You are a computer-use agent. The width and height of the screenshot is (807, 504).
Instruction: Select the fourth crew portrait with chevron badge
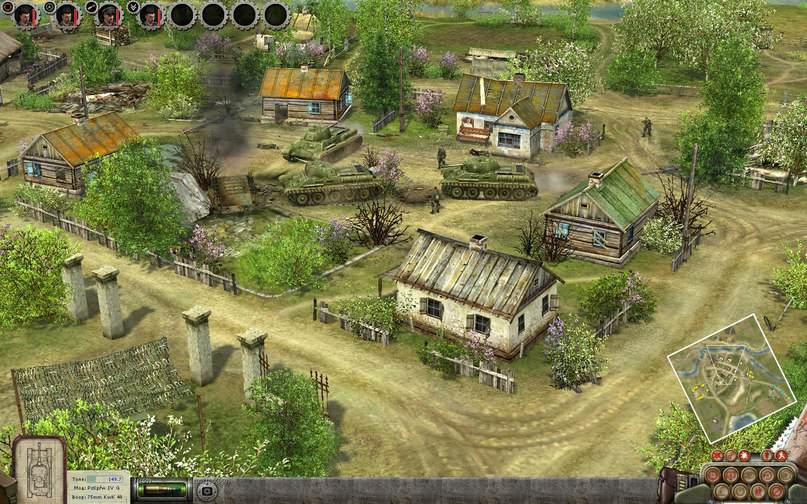coord(150,15)
